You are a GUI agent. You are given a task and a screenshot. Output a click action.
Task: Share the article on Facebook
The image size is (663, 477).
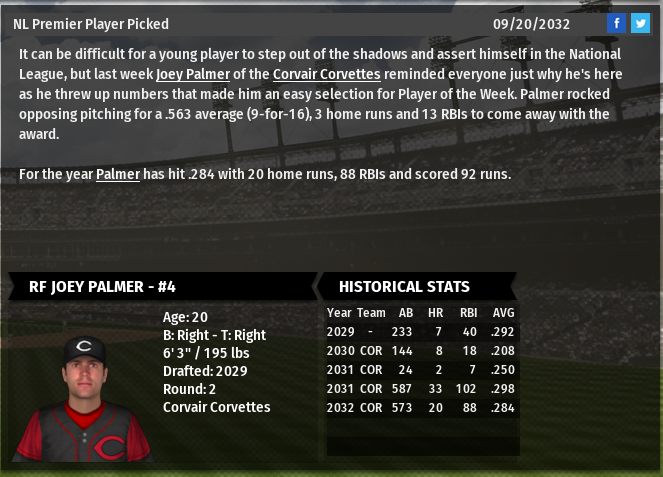point(616,24)
